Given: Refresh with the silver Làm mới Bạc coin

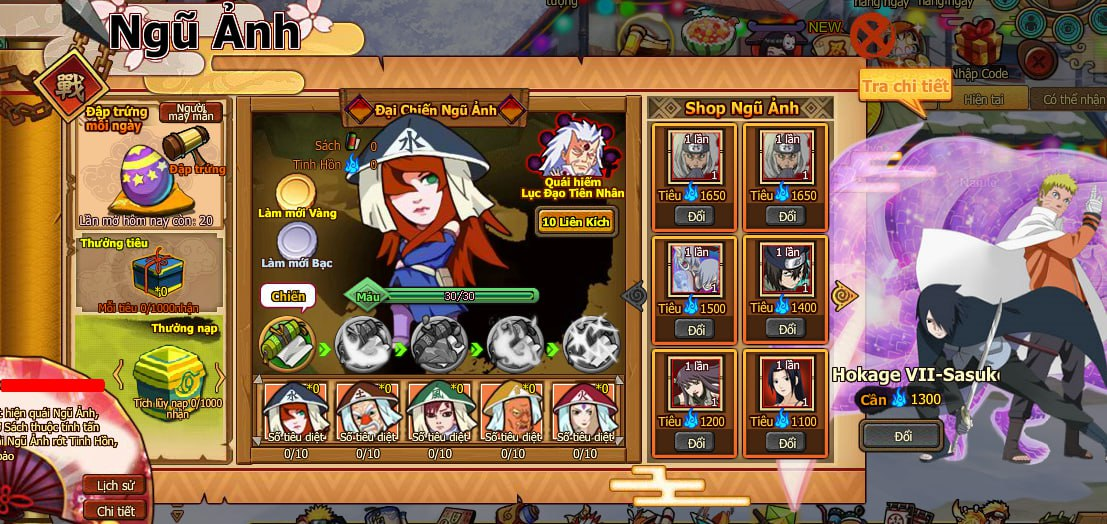Looking at the screenshot, I should (x=296, y=241).
